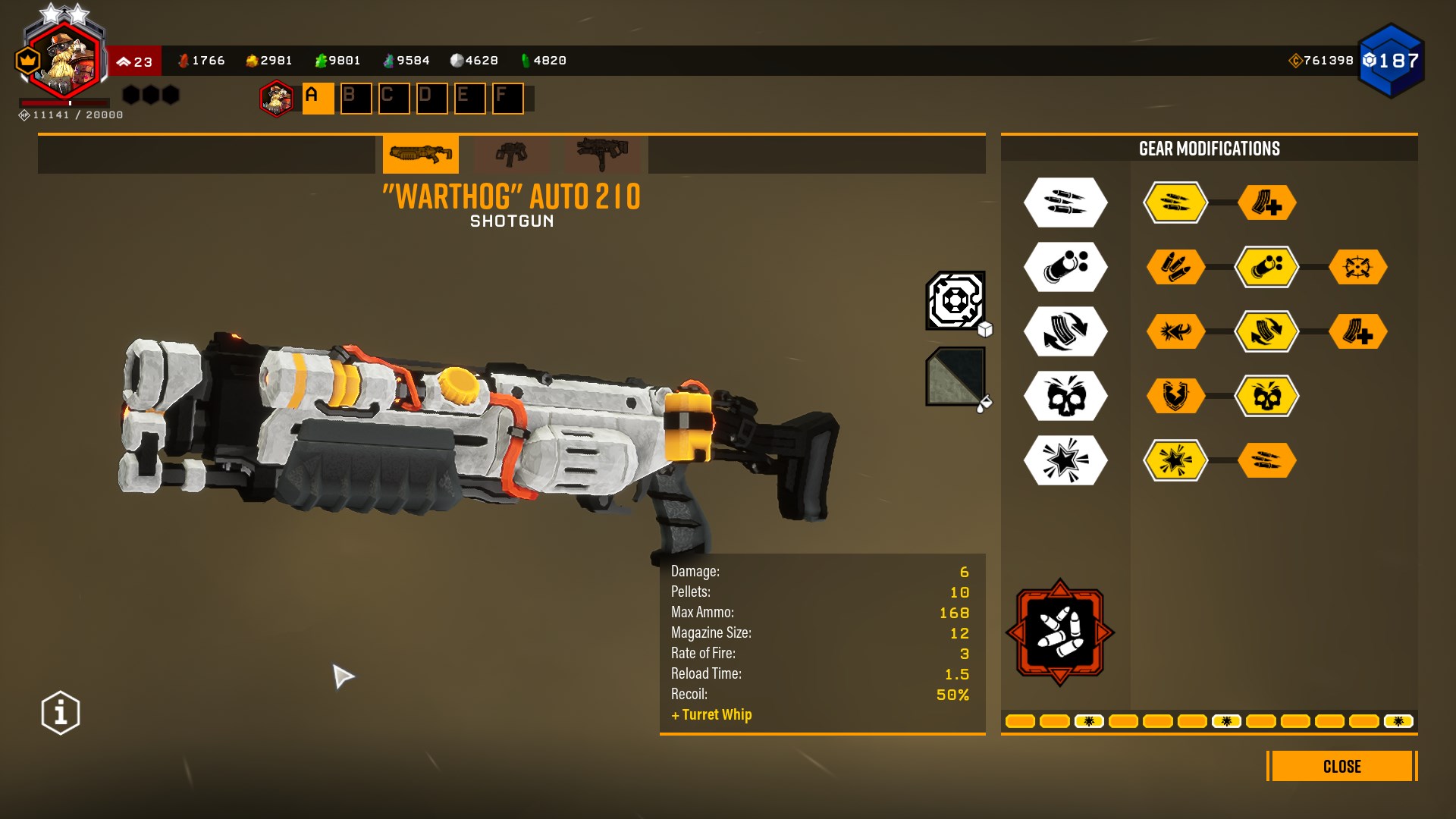The image size is (1456, 819).
Task: Select the red overclock ammo icon
Action: pyautogui.click(x=1059, y=632)
